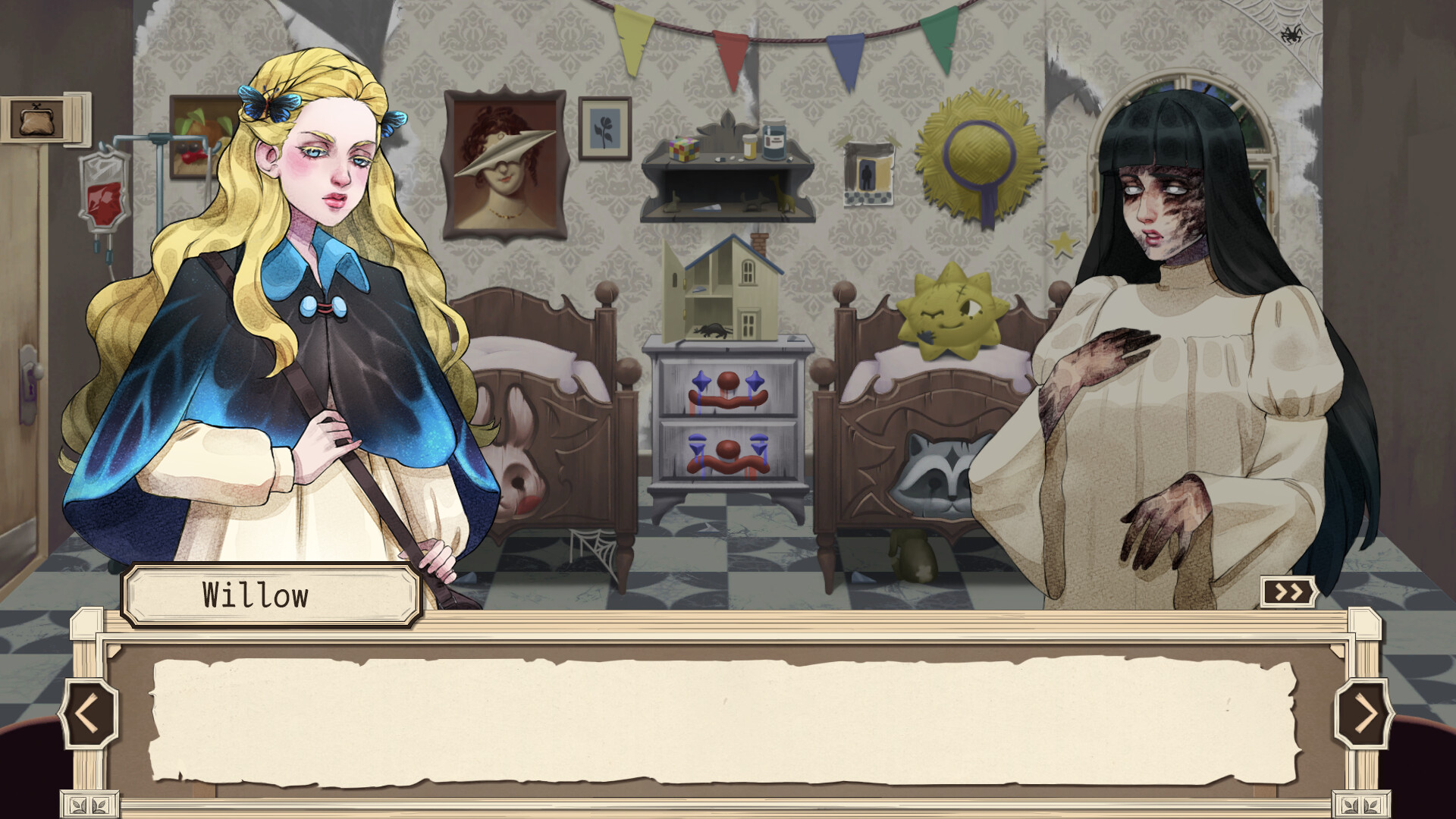This screenshot has width=1456, height=819.
Task: Click the portrait with the paper airplane face
Action: point(504,159)
